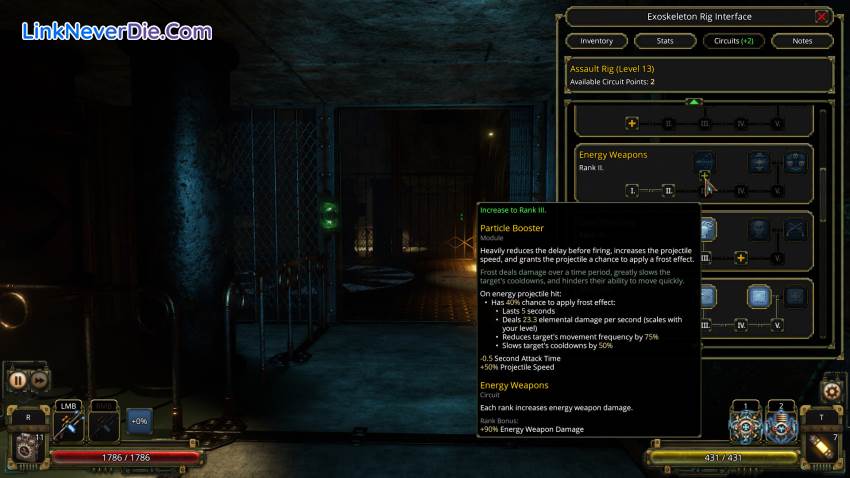Show the Circuits tab

pos(733,41)
